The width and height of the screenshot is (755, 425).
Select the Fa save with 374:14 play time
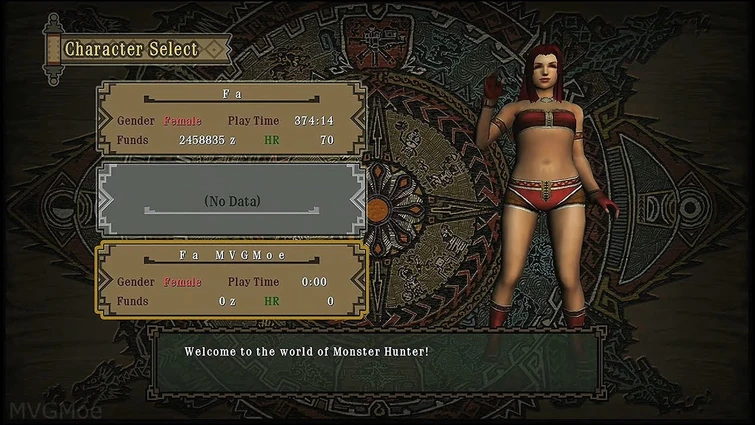pyautogui.click(x=232, y=120)
